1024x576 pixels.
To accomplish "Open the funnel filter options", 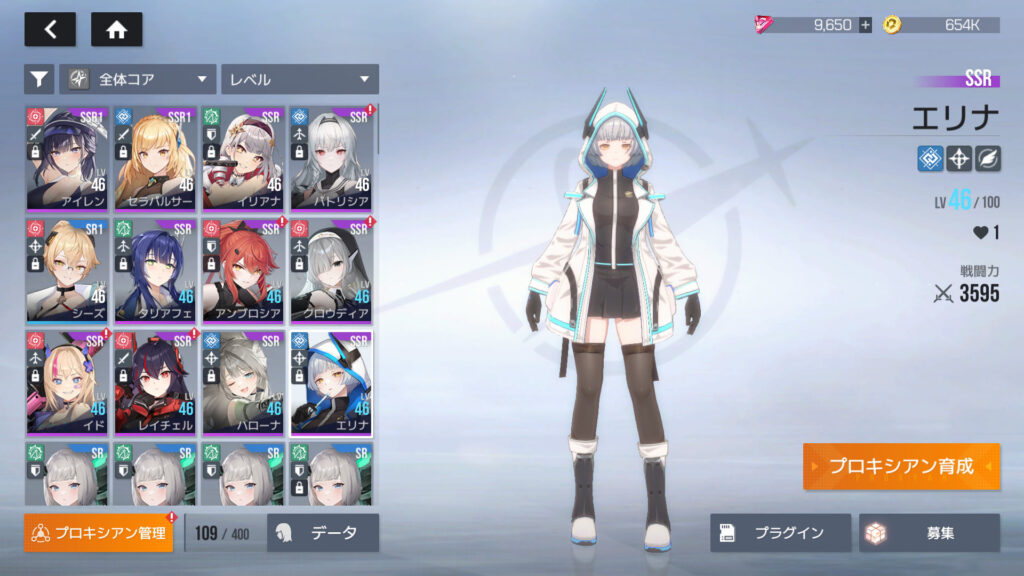I will tap(39, 79).
